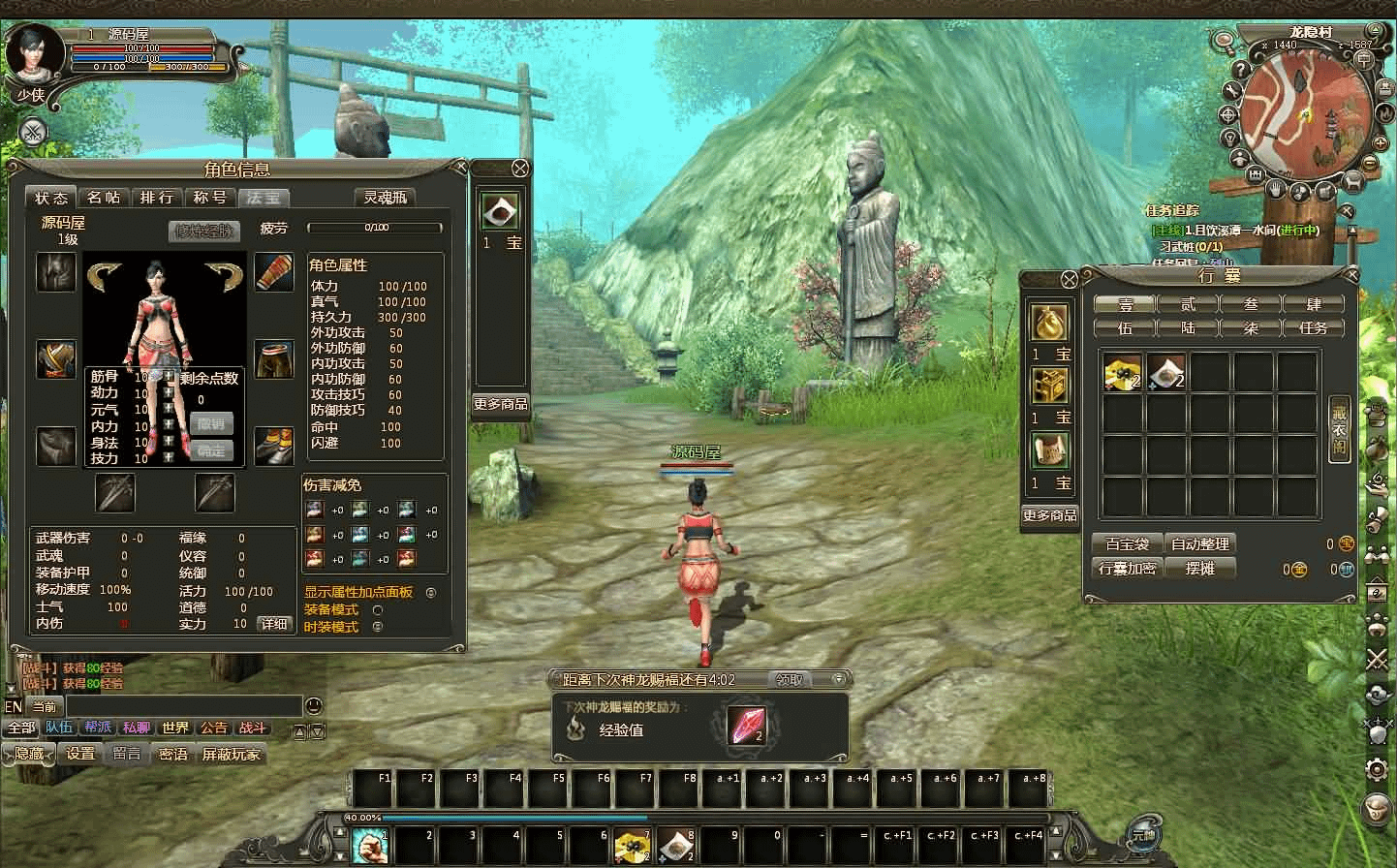Claim reward with the 领取 button

point(790,680)
